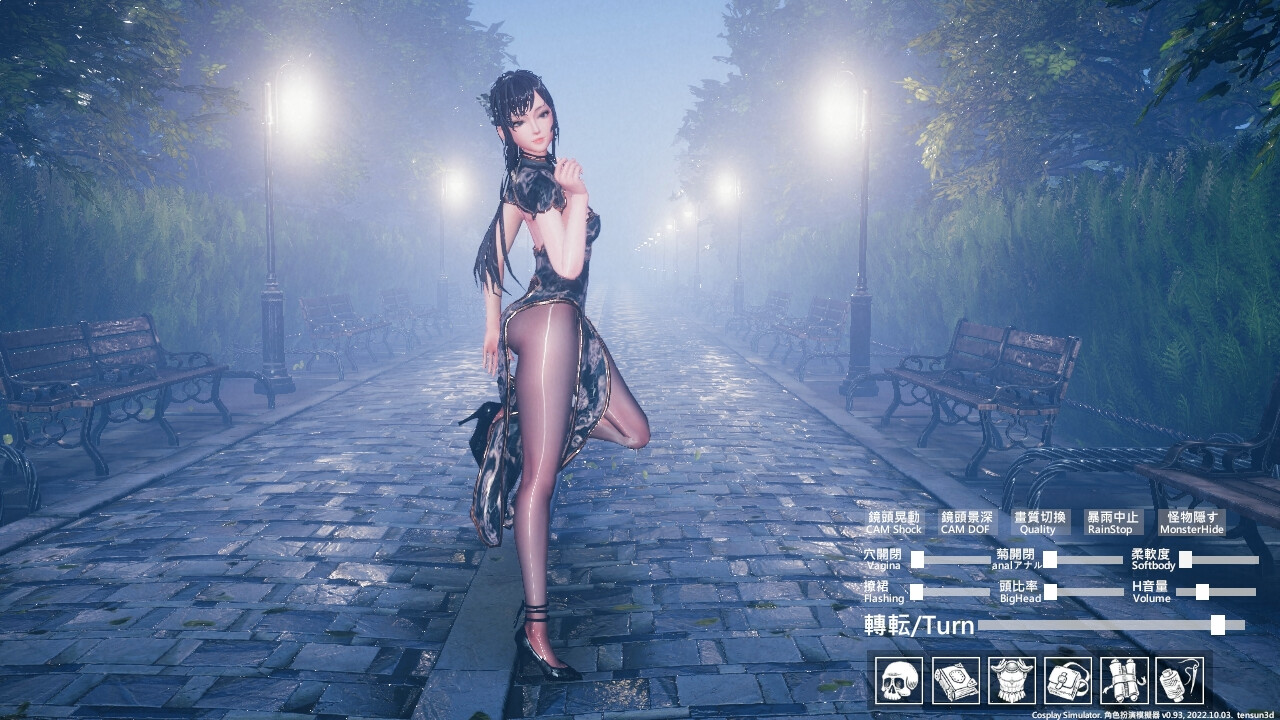Click the Softbody slider handle
Image resolution: width=1280 pixels, height=720 pixels.
pos(1185,560)
